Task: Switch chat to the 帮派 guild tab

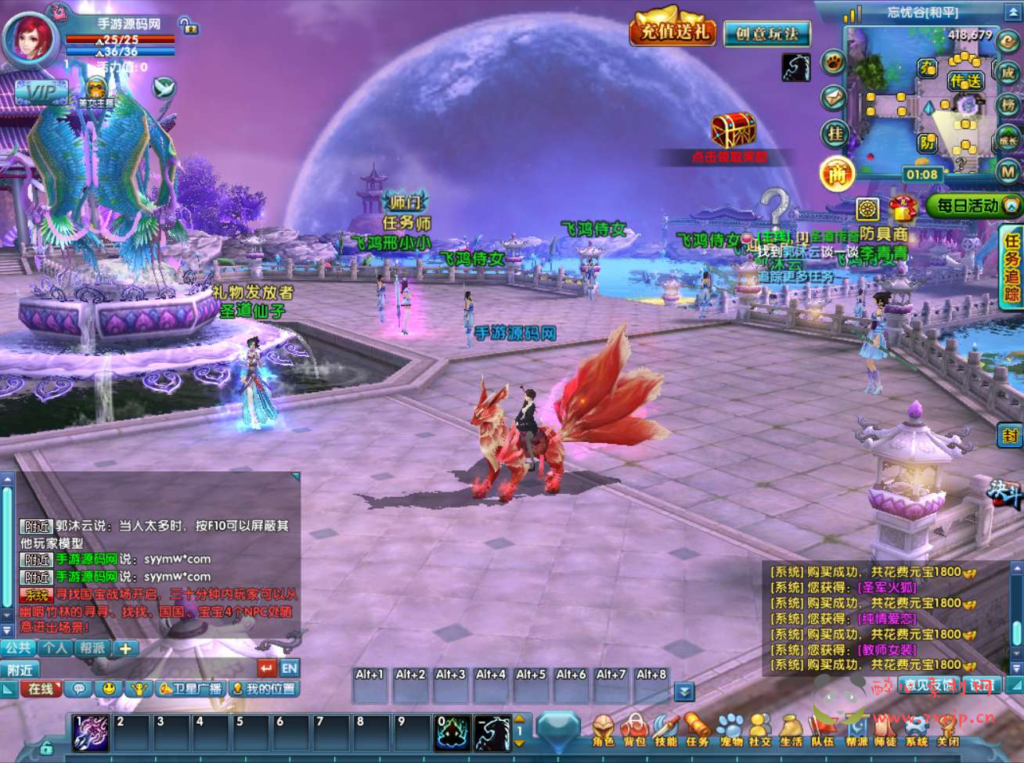Action: (x=93, y=648)
